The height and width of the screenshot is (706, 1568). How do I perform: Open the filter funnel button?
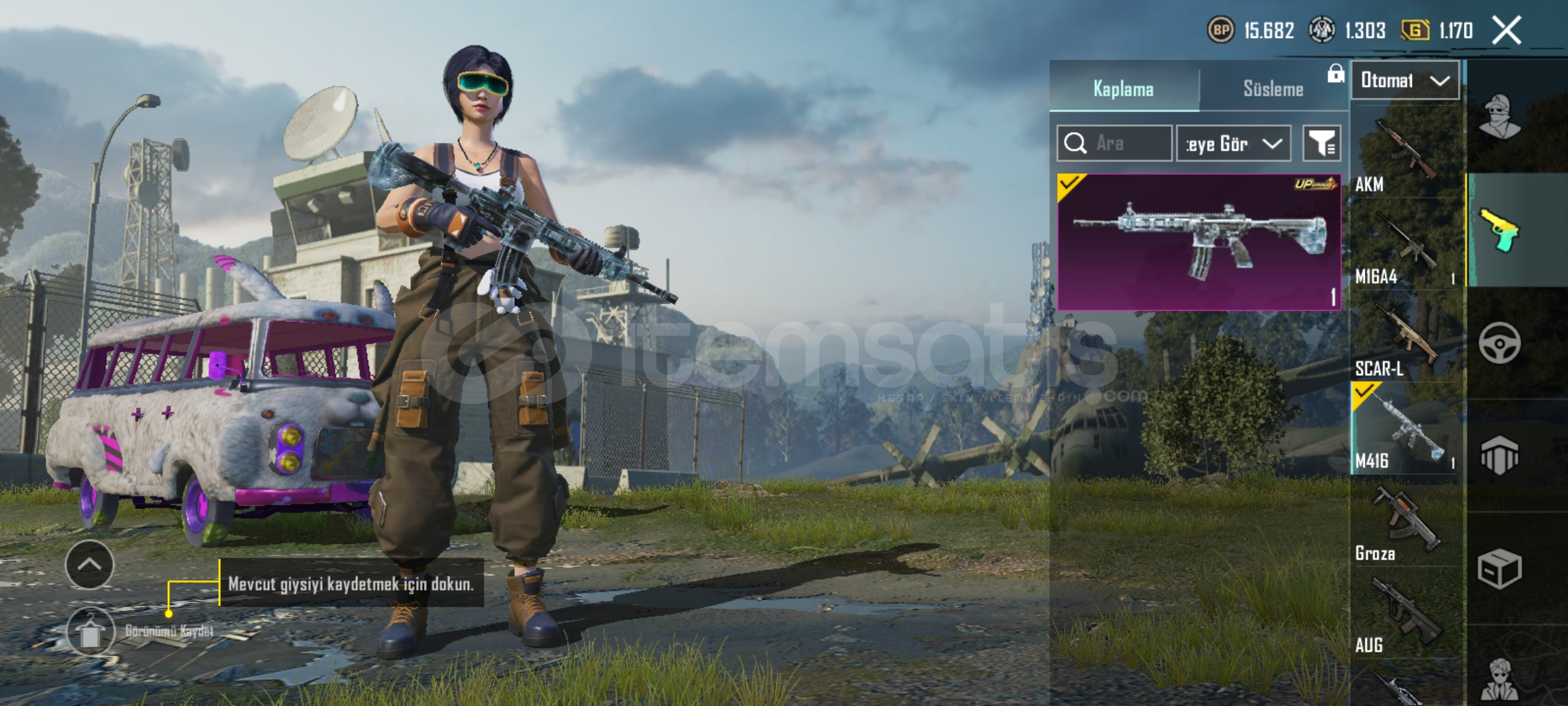(x=1322, y=143)
